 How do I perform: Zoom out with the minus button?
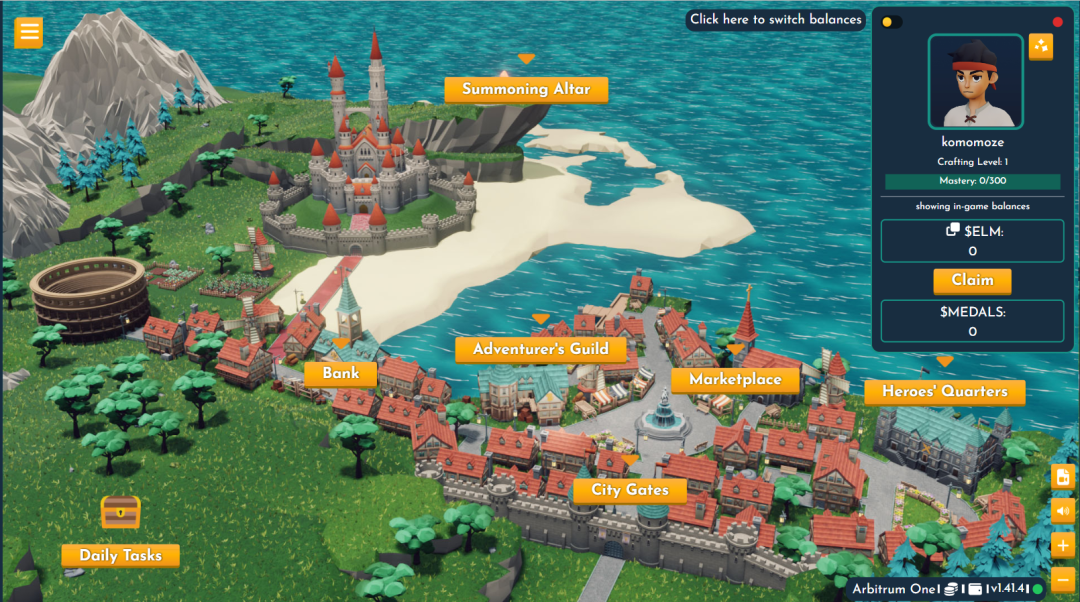click(1063, 579)
